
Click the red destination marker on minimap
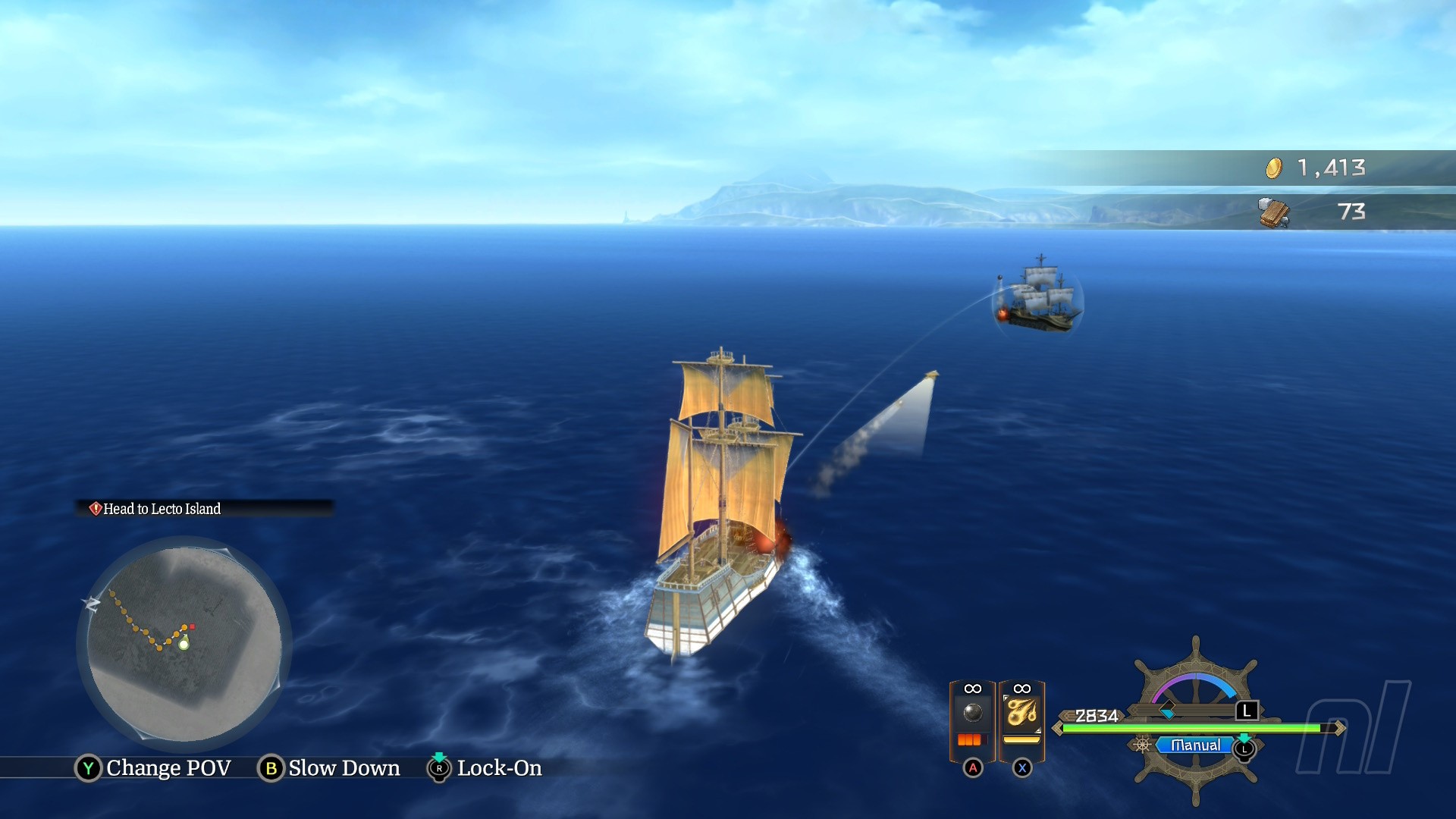click(193, 626)
